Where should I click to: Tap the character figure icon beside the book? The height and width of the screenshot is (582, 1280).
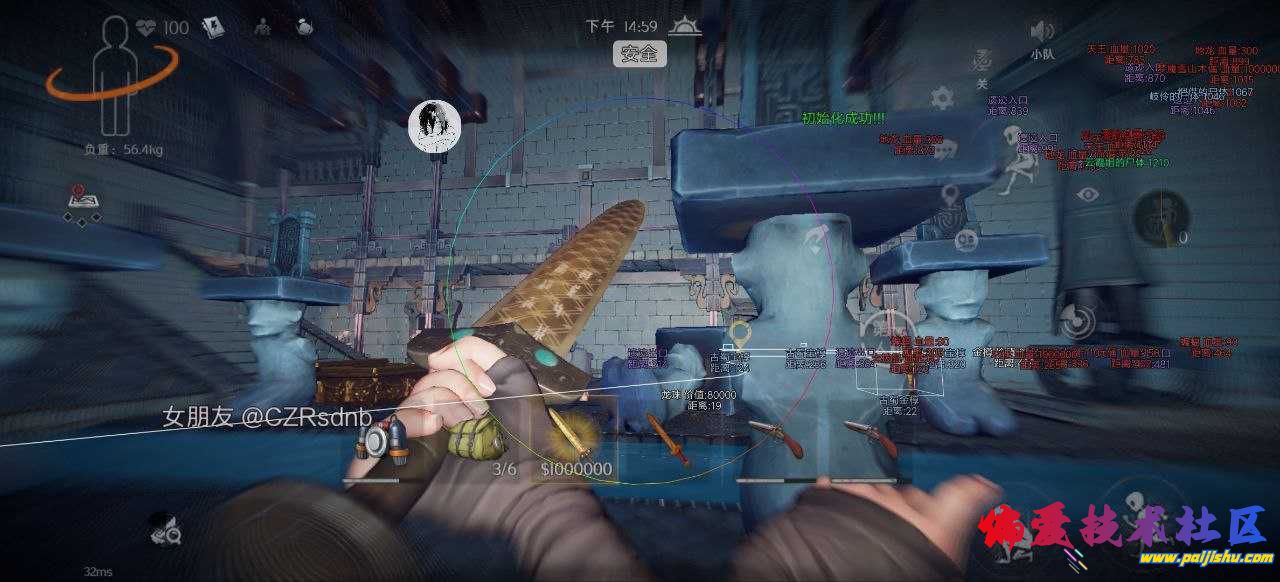262,27
